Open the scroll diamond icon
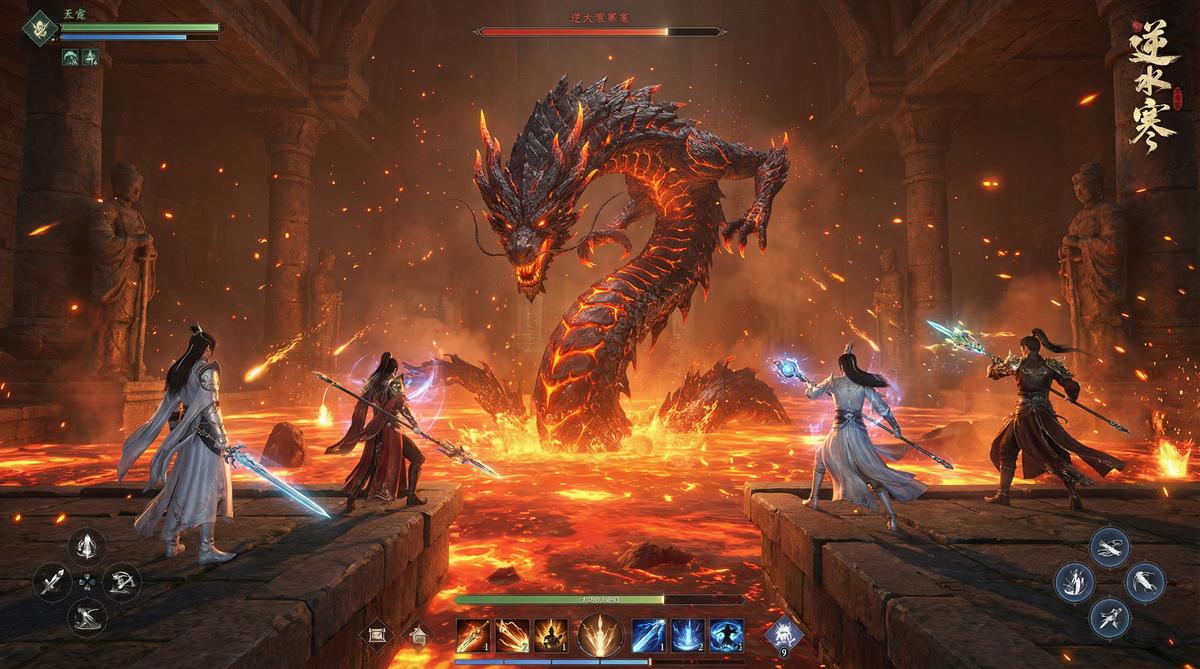This screenshot has width=1200, height=669. tap(378, 634)
